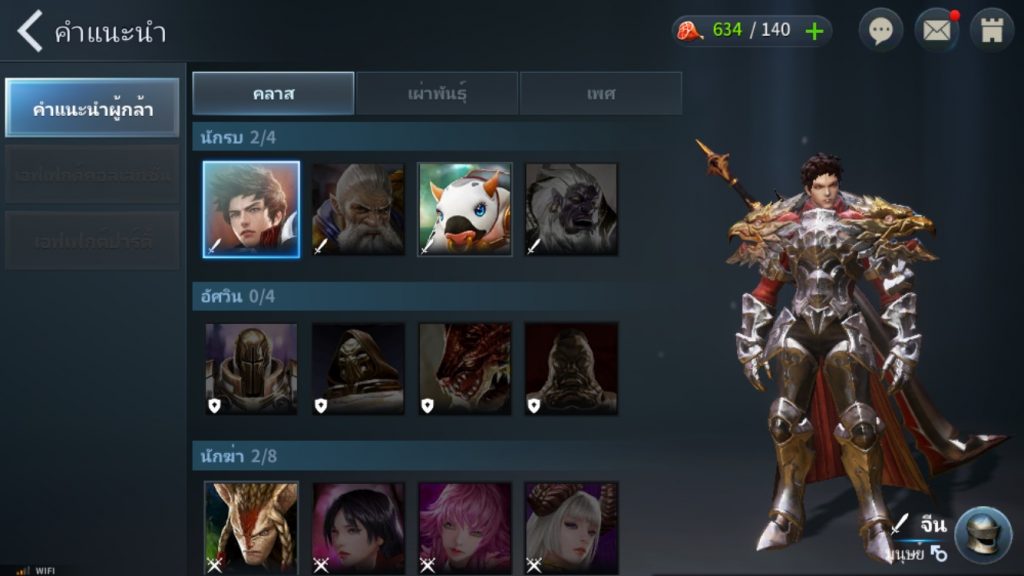Image resolution: width=1024 pixels, height=576 pixels.
Task: Open the mail envelope inbox
Action: 936,30
